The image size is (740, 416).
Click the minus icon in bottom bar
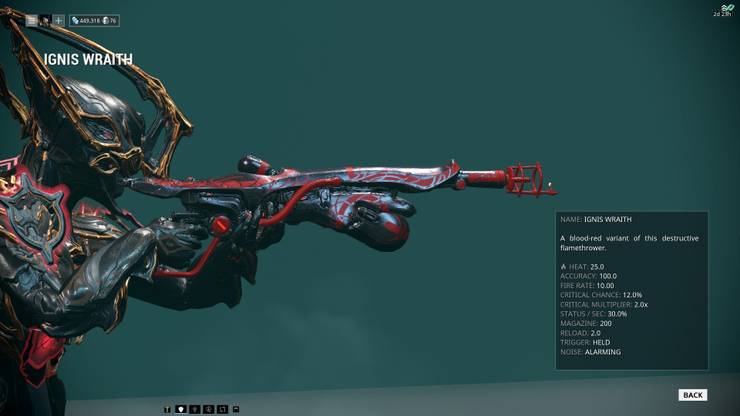(x=236, y=409)
